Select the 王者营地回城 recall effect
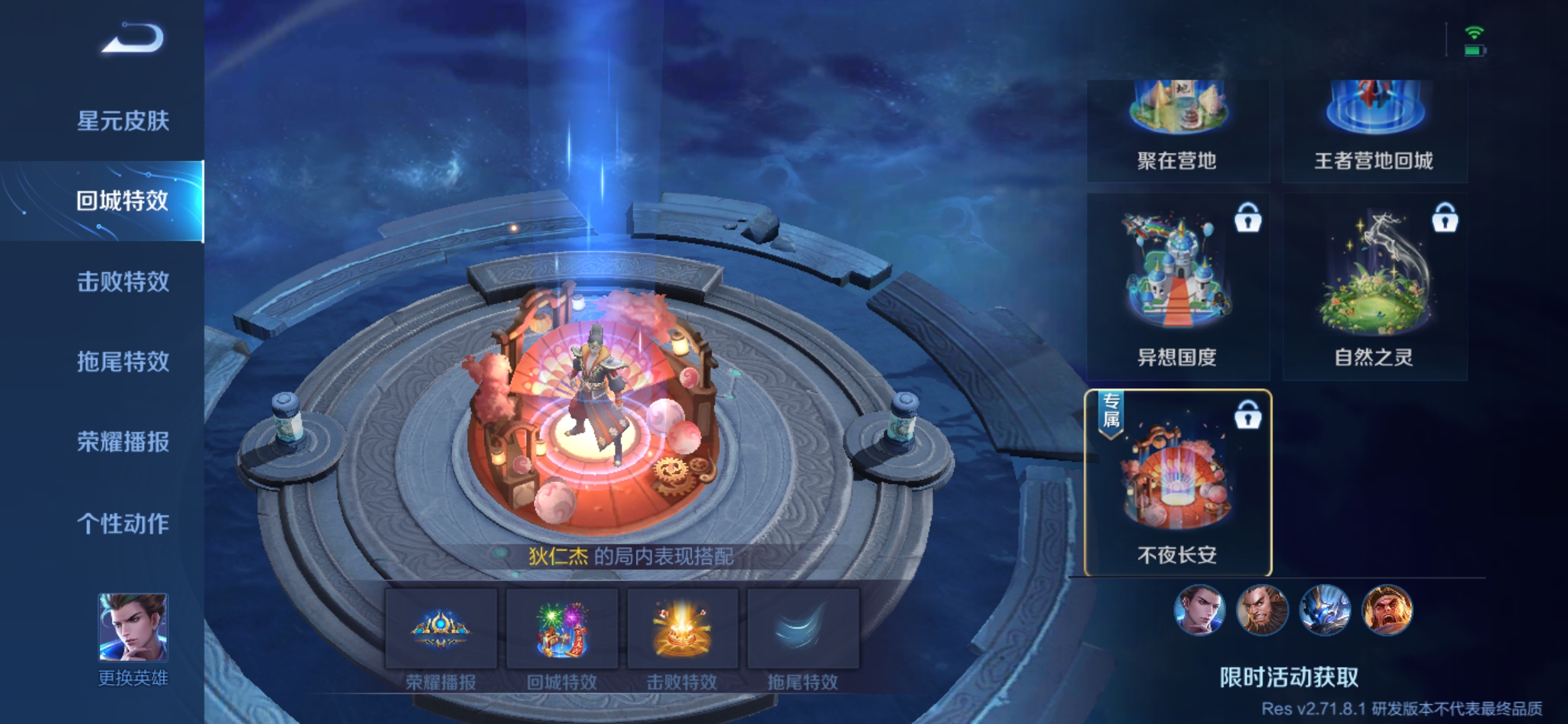Screen dimensions: 1568x724 pos(1374,129)
